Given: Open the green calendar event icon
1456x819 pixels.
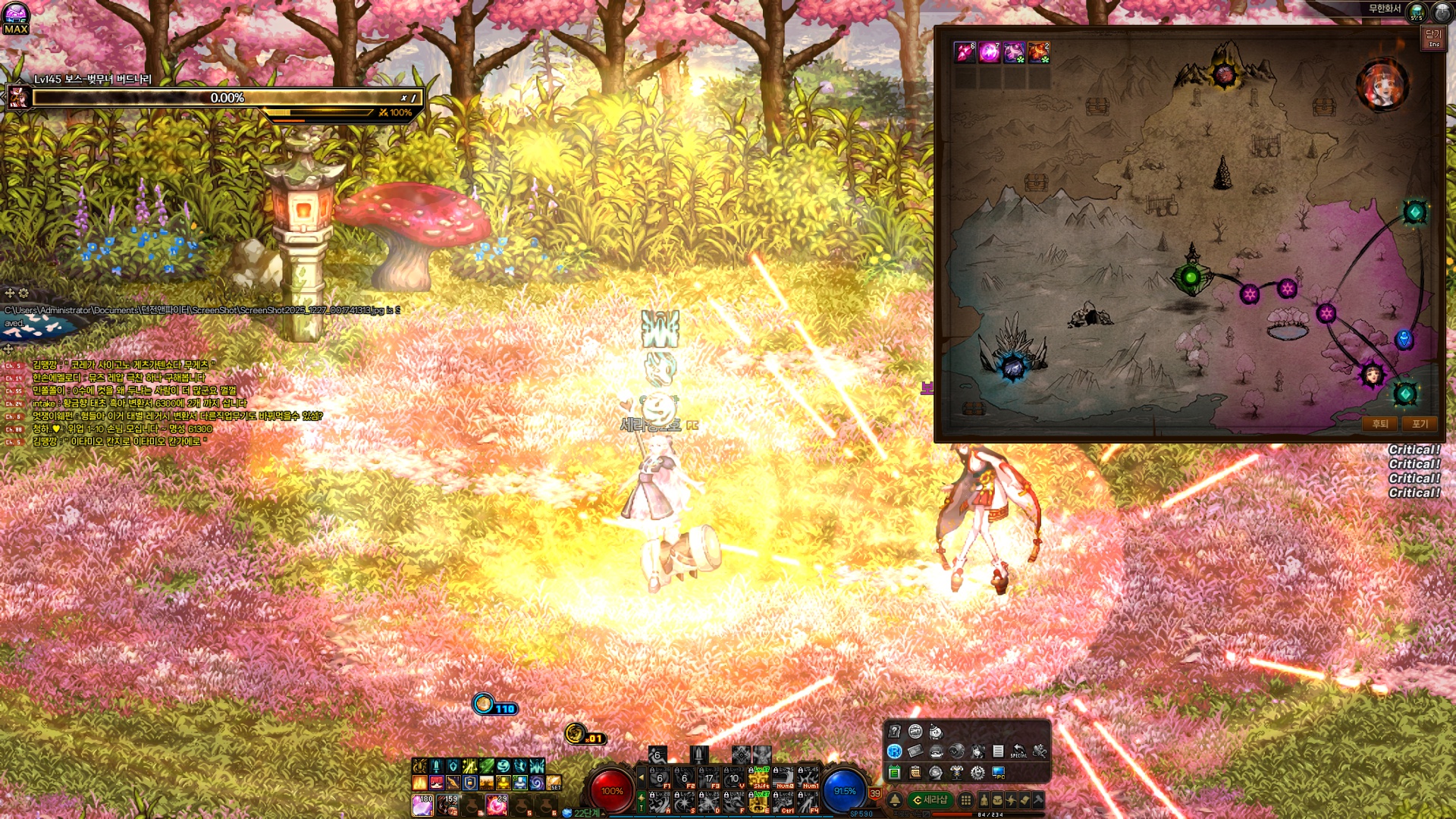Looking at the screenshot, I should click(894, 773).
